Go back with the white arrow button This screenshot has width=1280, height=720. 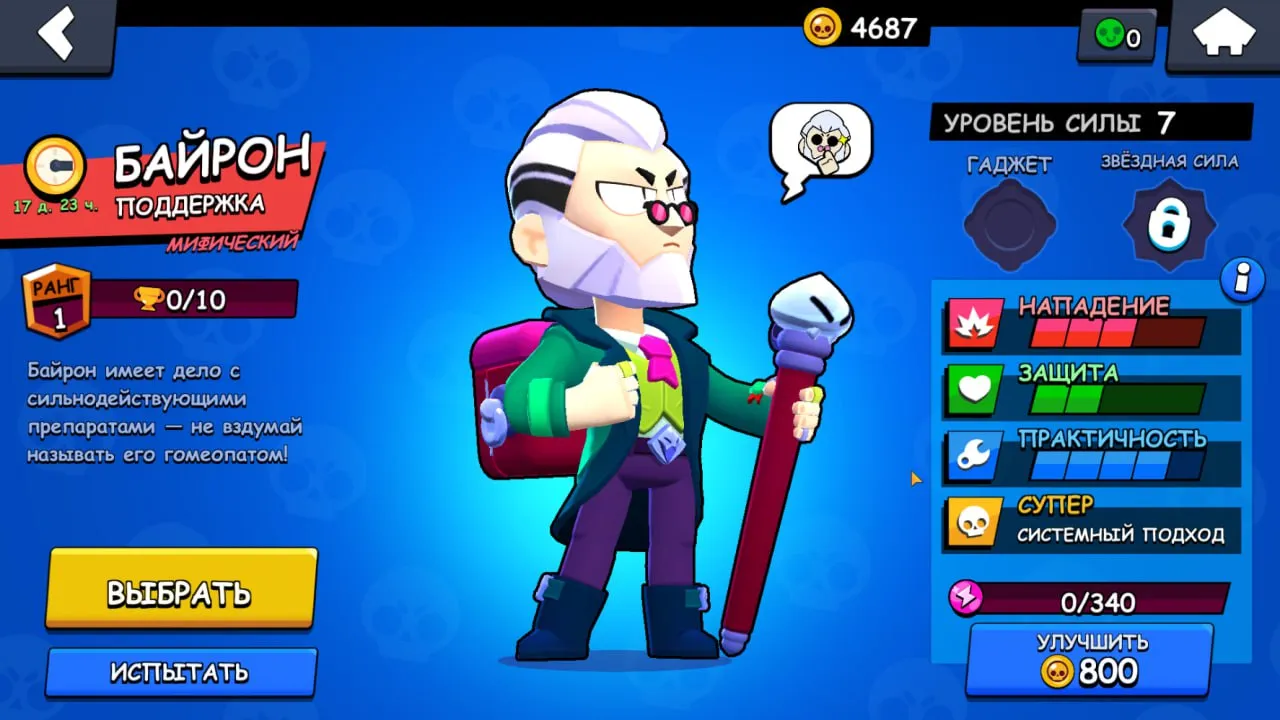pos(56,35)
